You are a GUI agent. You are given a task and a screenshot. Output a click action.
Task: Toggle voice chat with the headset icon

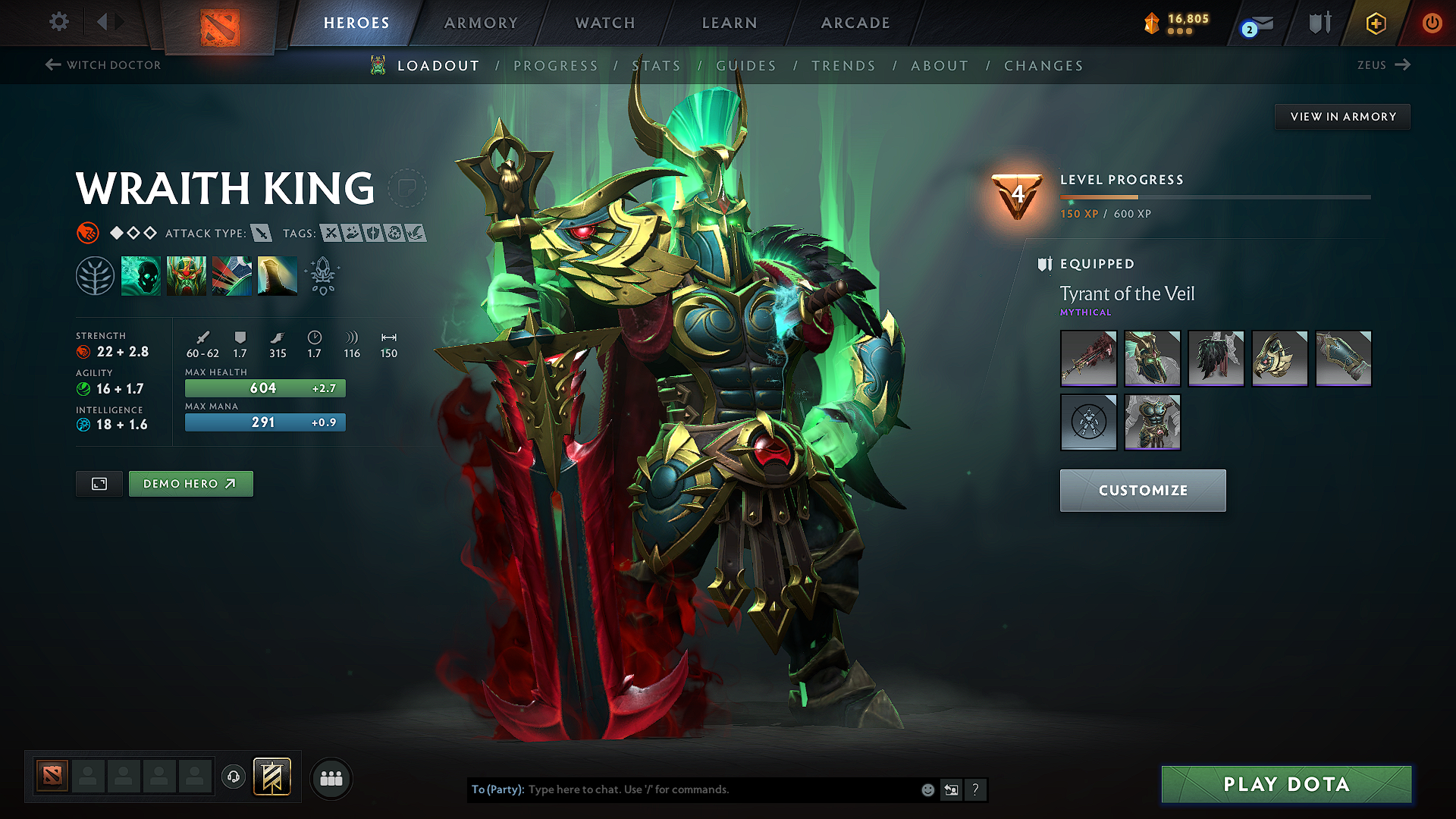click(x=234, y=777)
